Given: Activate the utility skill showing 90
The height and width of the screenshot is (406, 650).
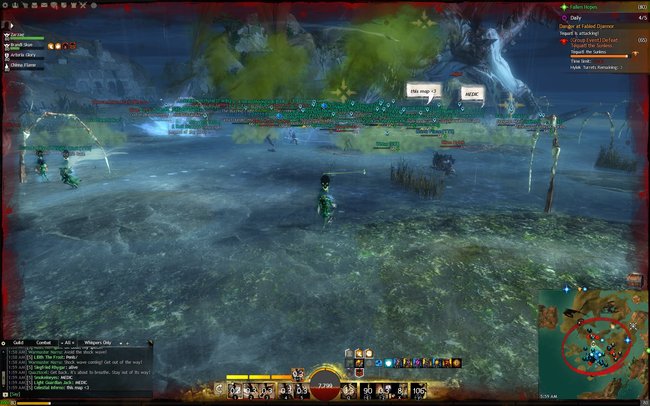Looking at the screenshot, I should [x=368, y=390].
